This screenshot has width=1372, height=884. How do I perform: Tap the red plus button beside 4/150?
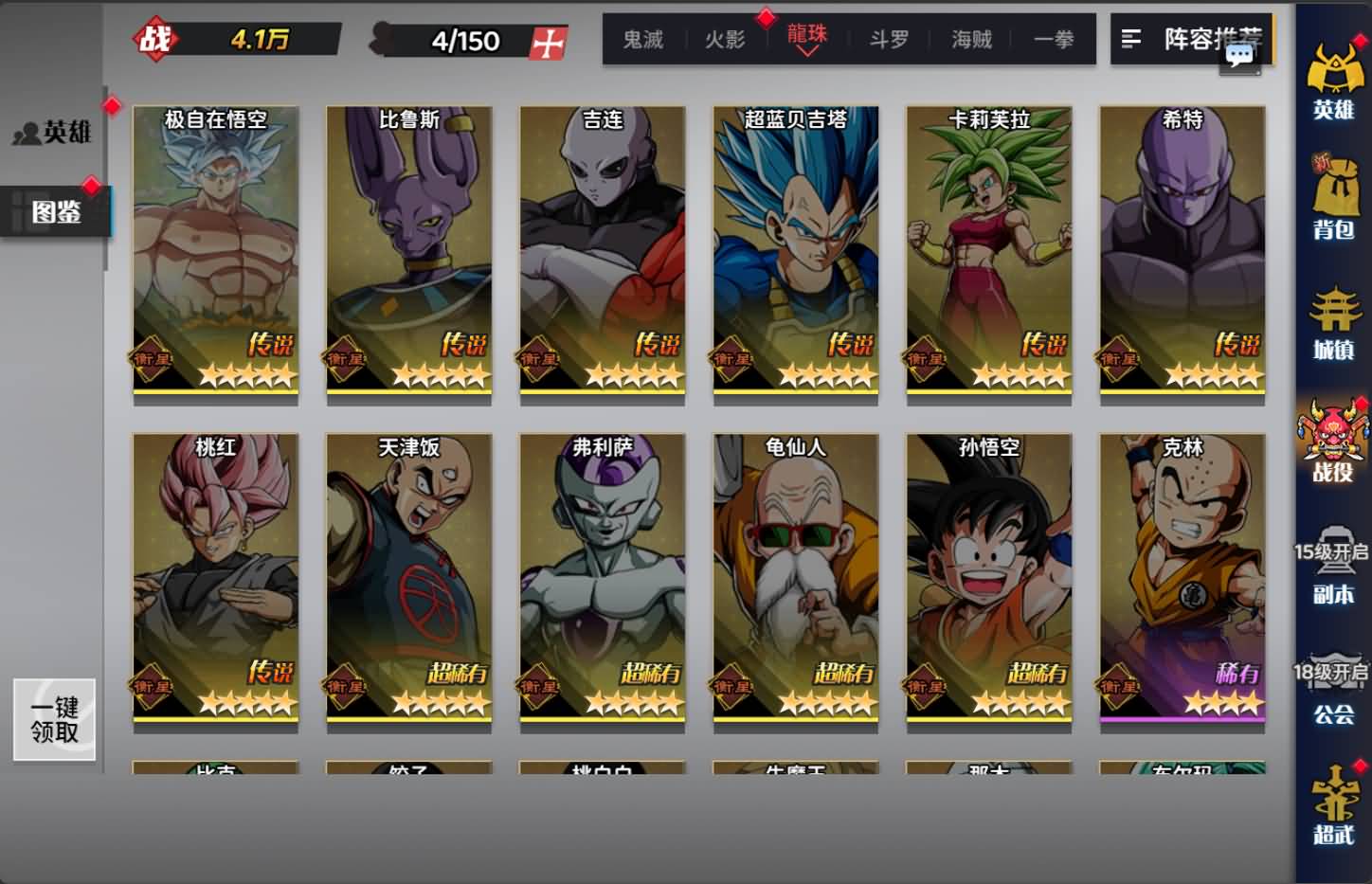coord(548,42)
